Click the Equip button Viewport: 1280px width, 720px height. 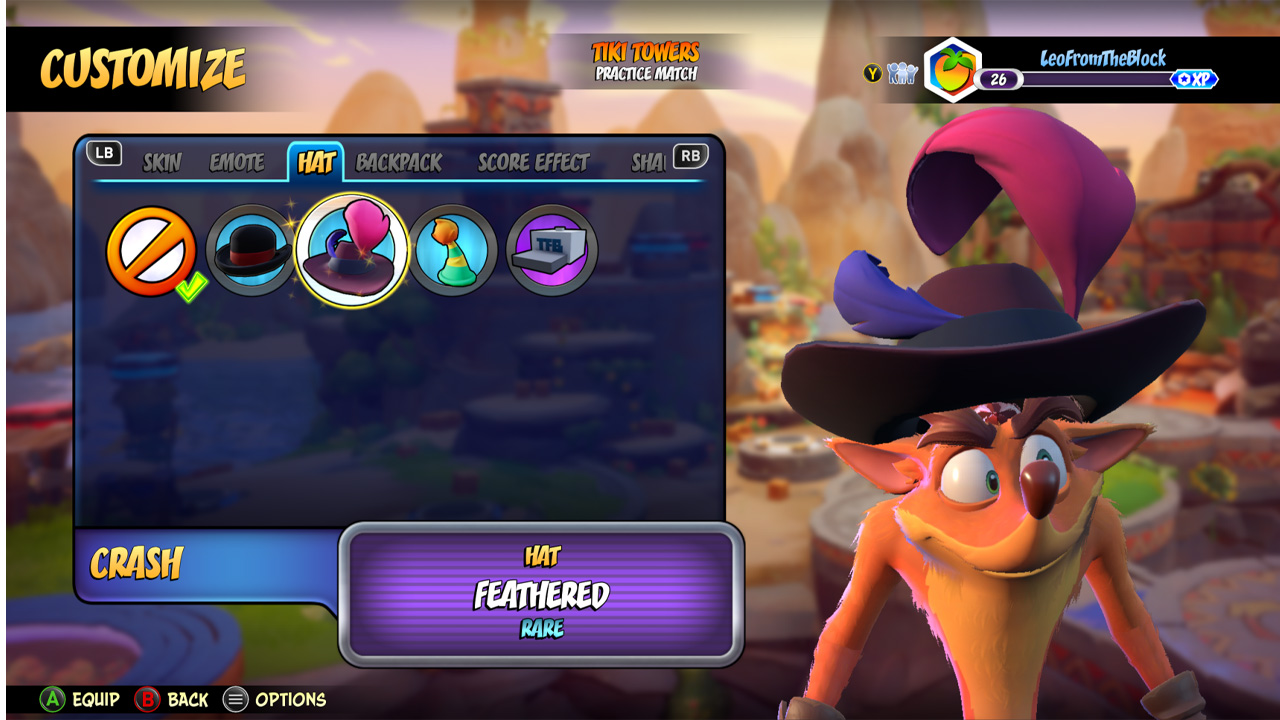click(80, 700)
